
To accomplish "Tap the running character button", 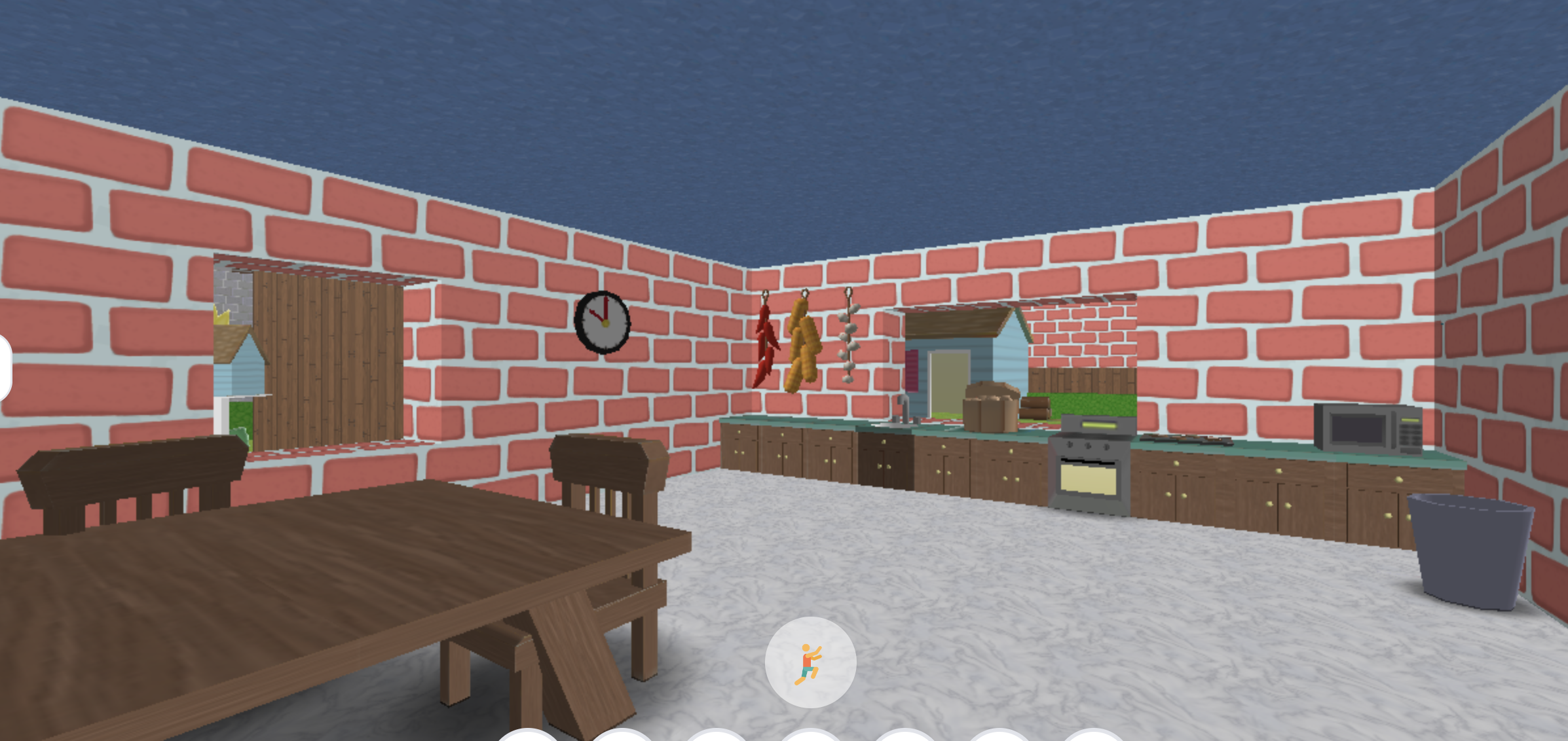I will pos(812,661).
